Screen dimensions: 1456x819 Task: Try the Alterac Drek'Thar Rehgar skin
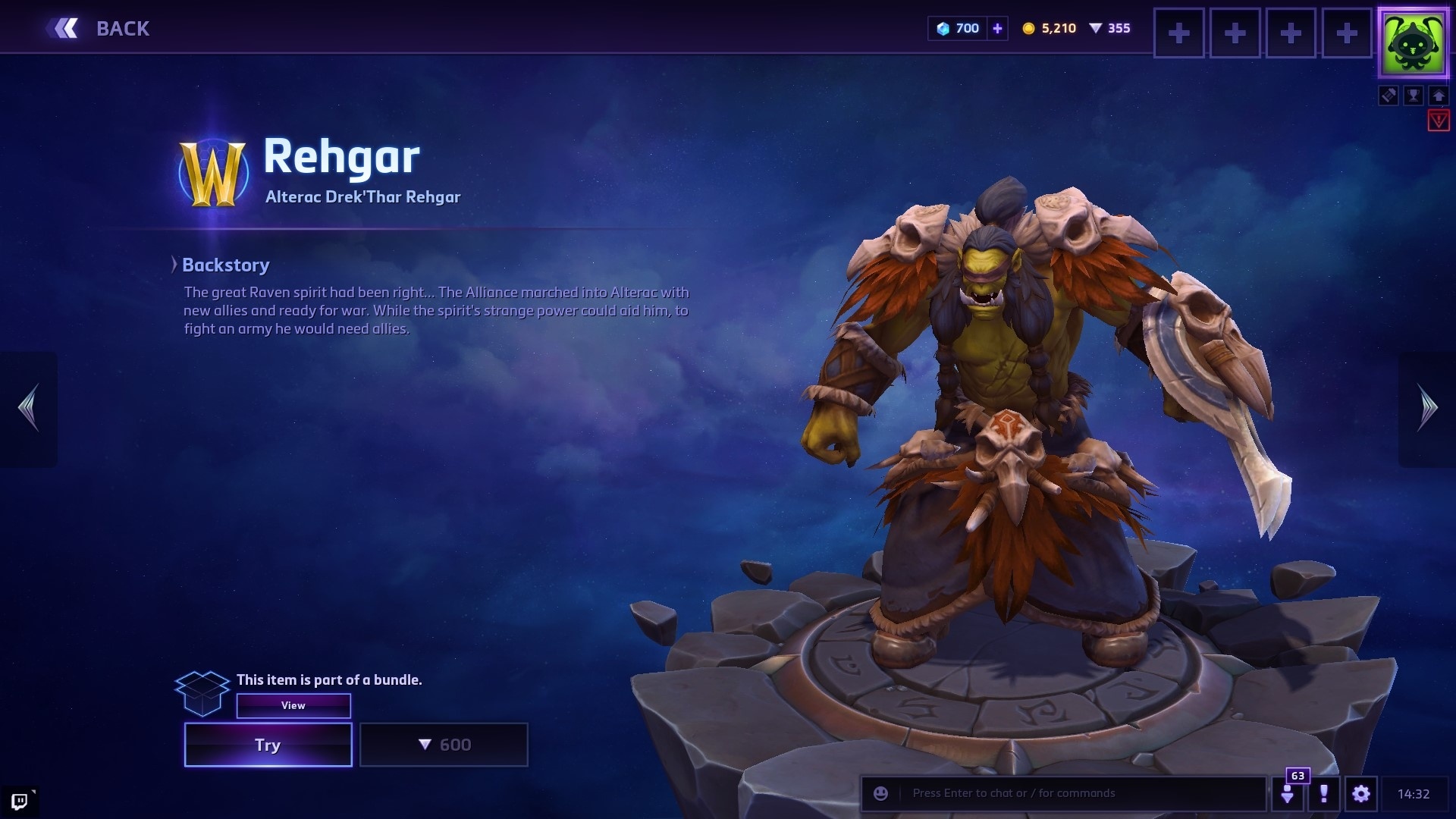pyautogui.click(x=268, y=745)
